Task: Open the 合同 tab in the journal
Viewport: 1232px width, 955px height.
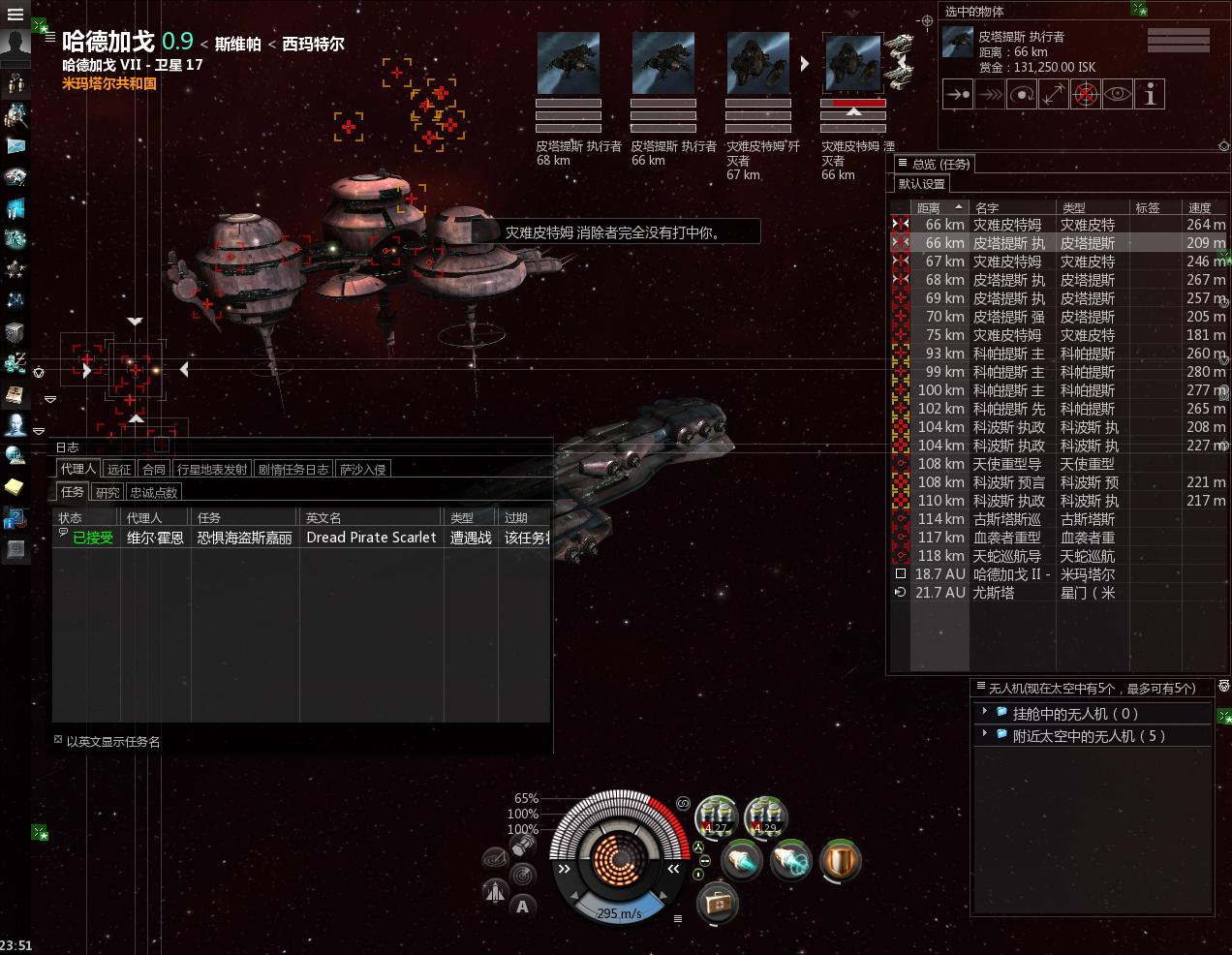Action: pyautogui.click(x=154, y=470)
